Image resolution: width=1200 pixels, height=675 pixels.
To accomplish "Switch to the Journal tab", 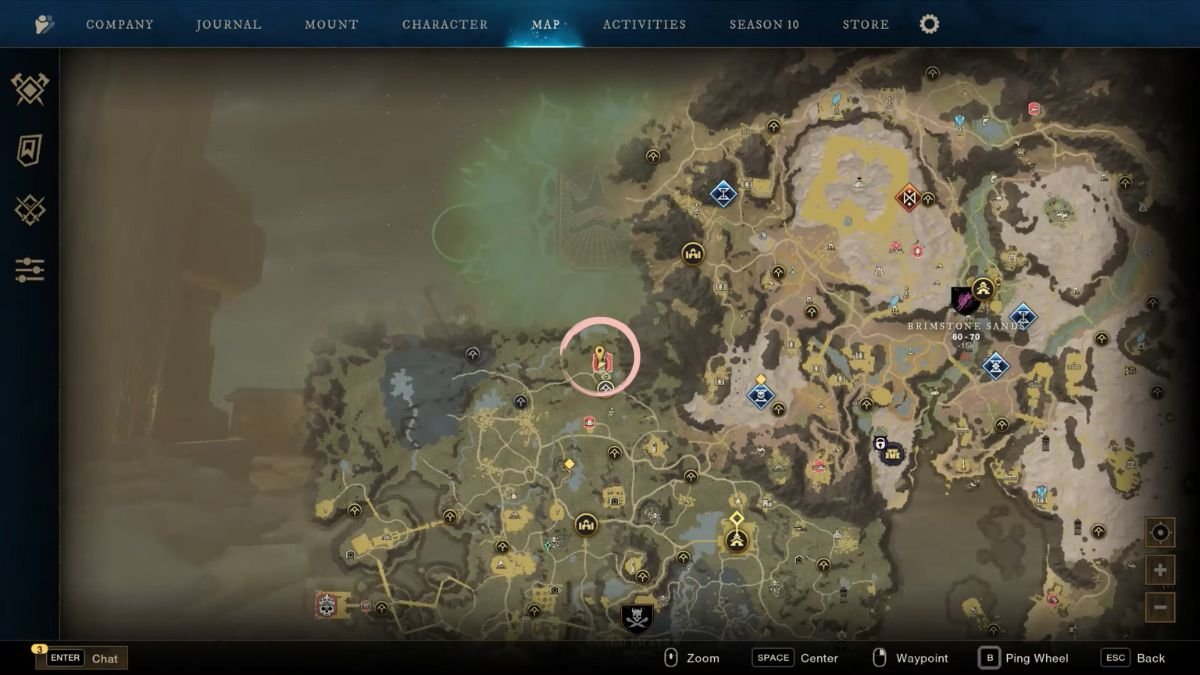I will tap(229, 25).
